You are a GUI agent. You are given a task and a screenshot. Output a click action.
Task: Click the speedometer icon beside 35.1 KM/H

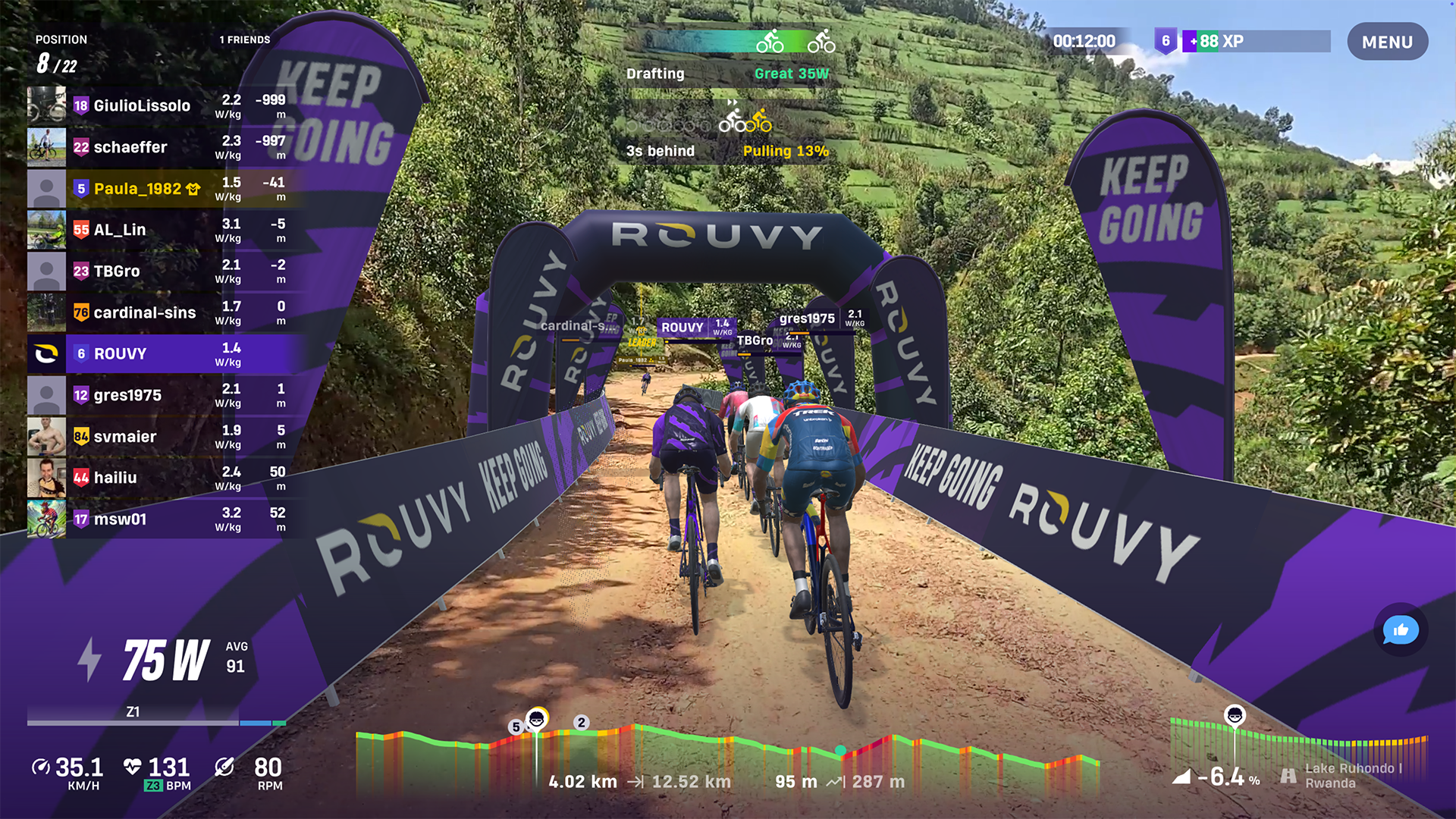43,768
